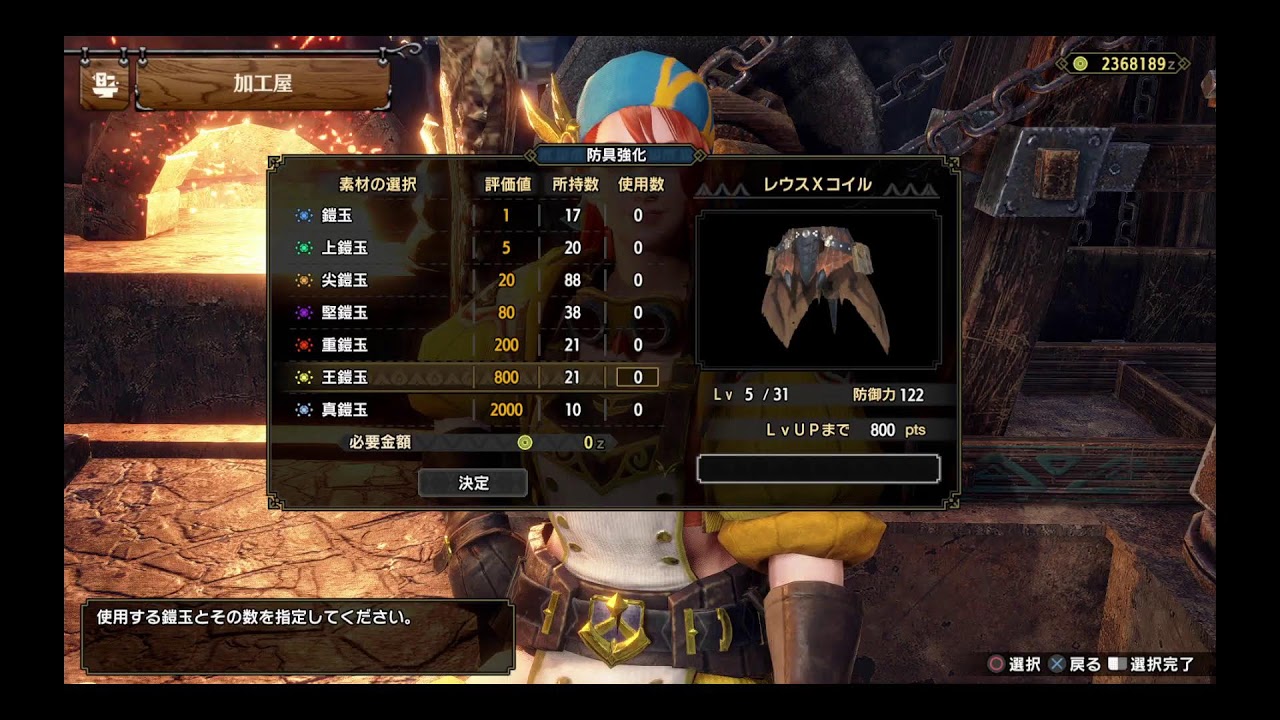Viewport: 1280px width, 720px height.
Task: Confirm with the 決定 button
Action: coord(473,483)
